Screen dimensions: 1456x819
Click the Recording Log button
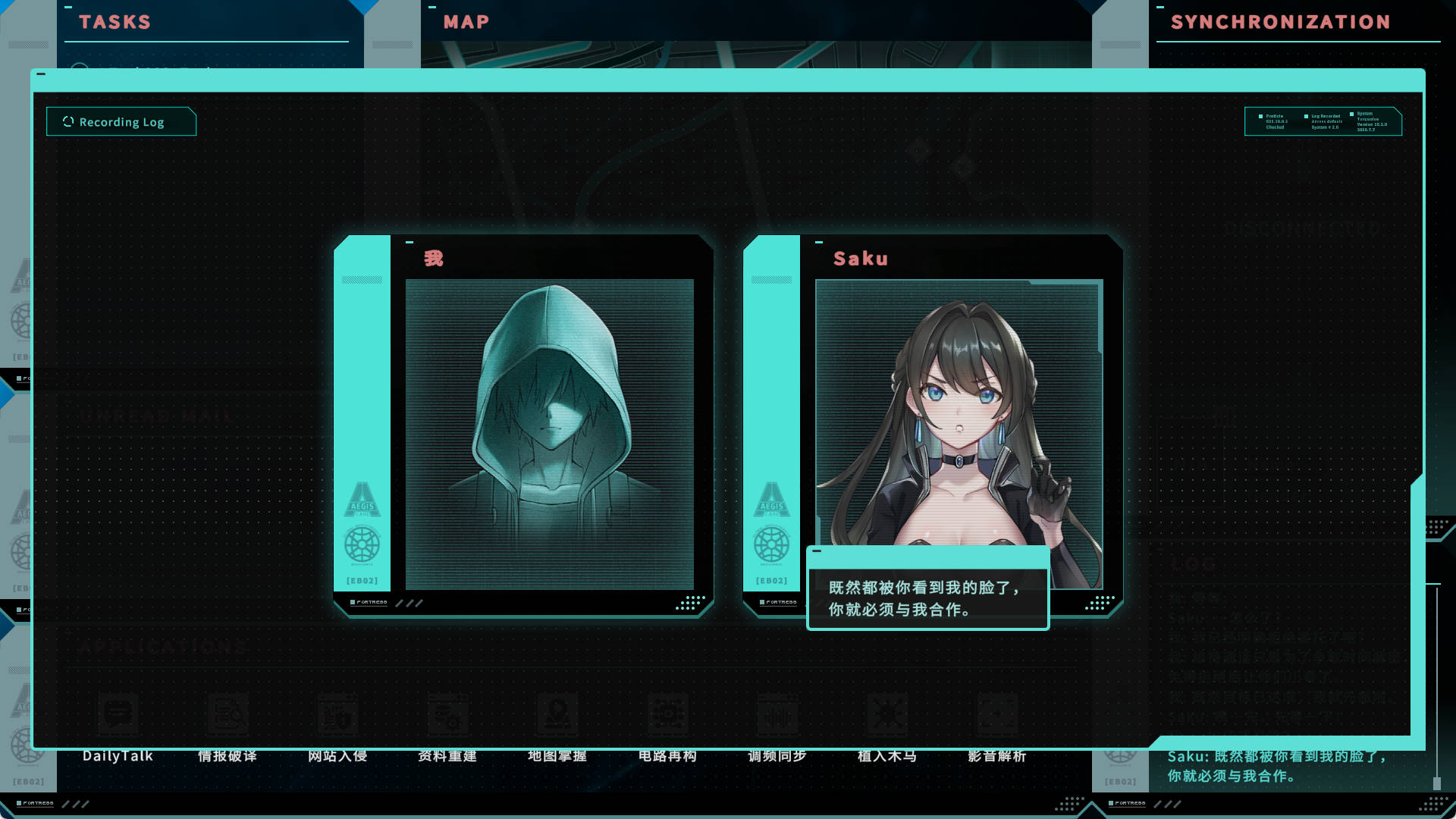click(121, 121)
